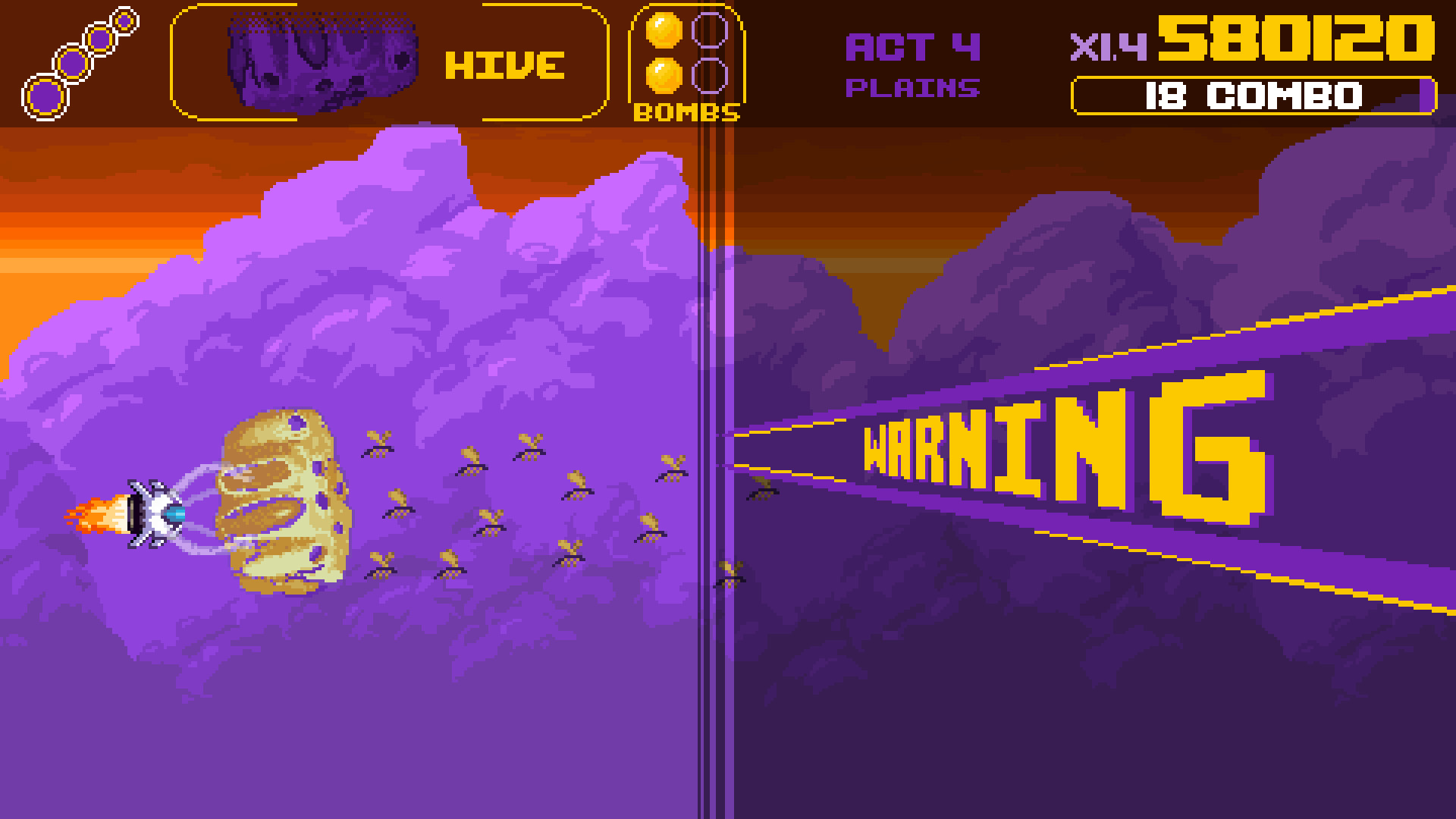1456x819 pixels.
Task: Click the largest chain circle top-left
Action: 44,95
